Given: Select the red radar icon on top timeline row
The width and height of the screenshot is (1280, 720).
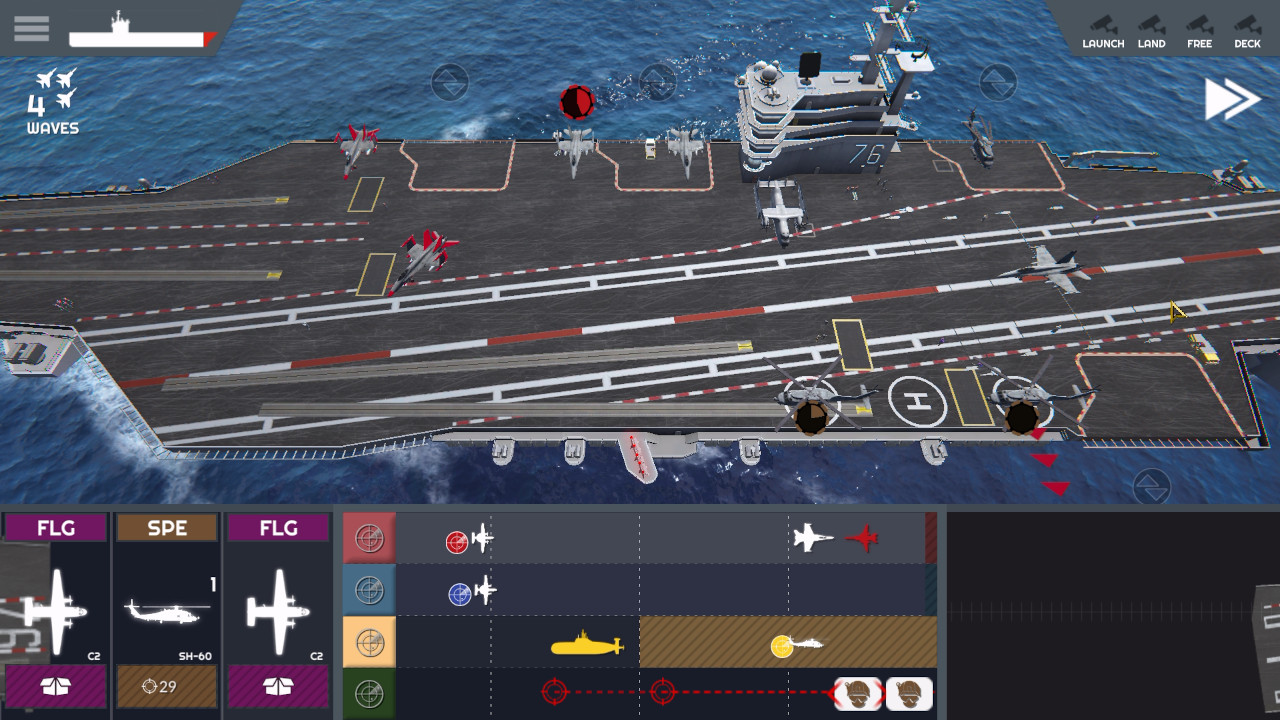Looking at the screenshot, I should tap(369, 536).
